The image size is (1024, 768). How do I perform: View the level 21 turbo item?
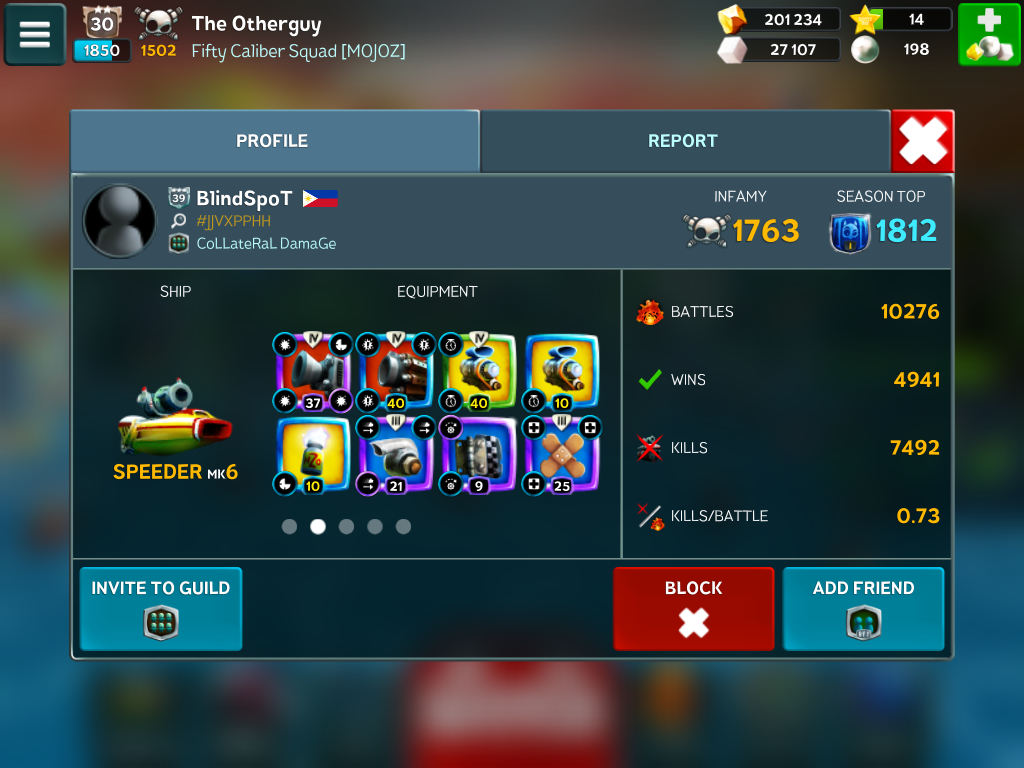[x=396, y=456]
